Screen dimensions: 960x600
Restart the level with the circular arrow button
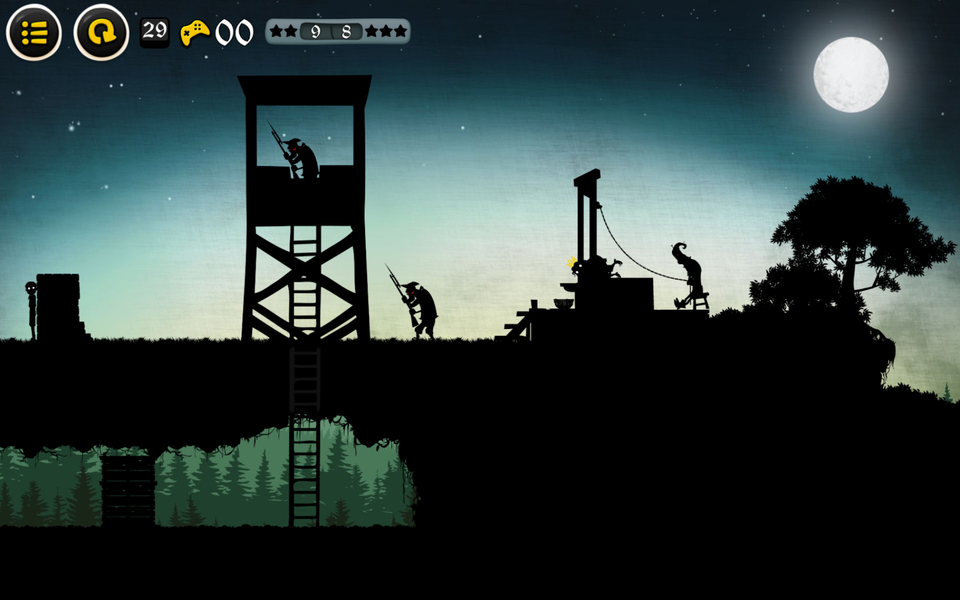point(101,33)
